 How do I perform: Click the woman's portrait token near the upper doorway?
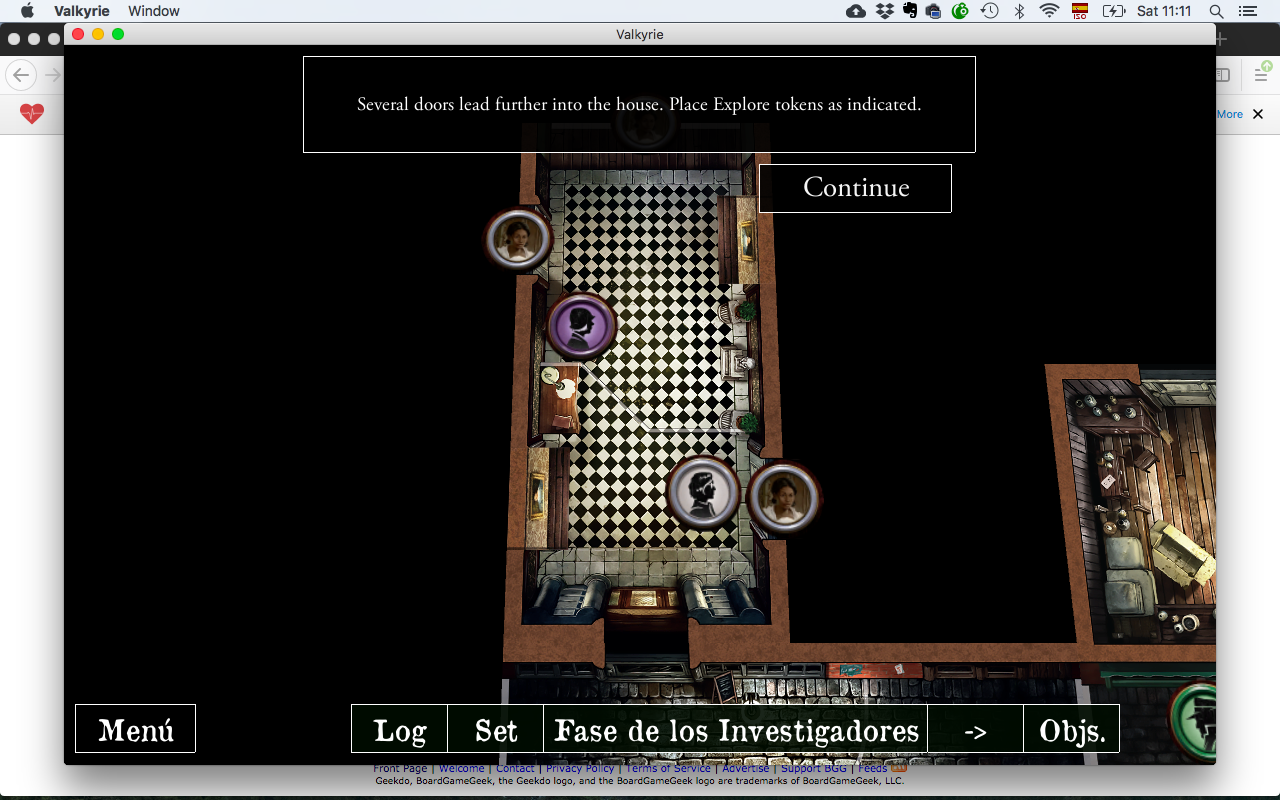tap(518, 238)
